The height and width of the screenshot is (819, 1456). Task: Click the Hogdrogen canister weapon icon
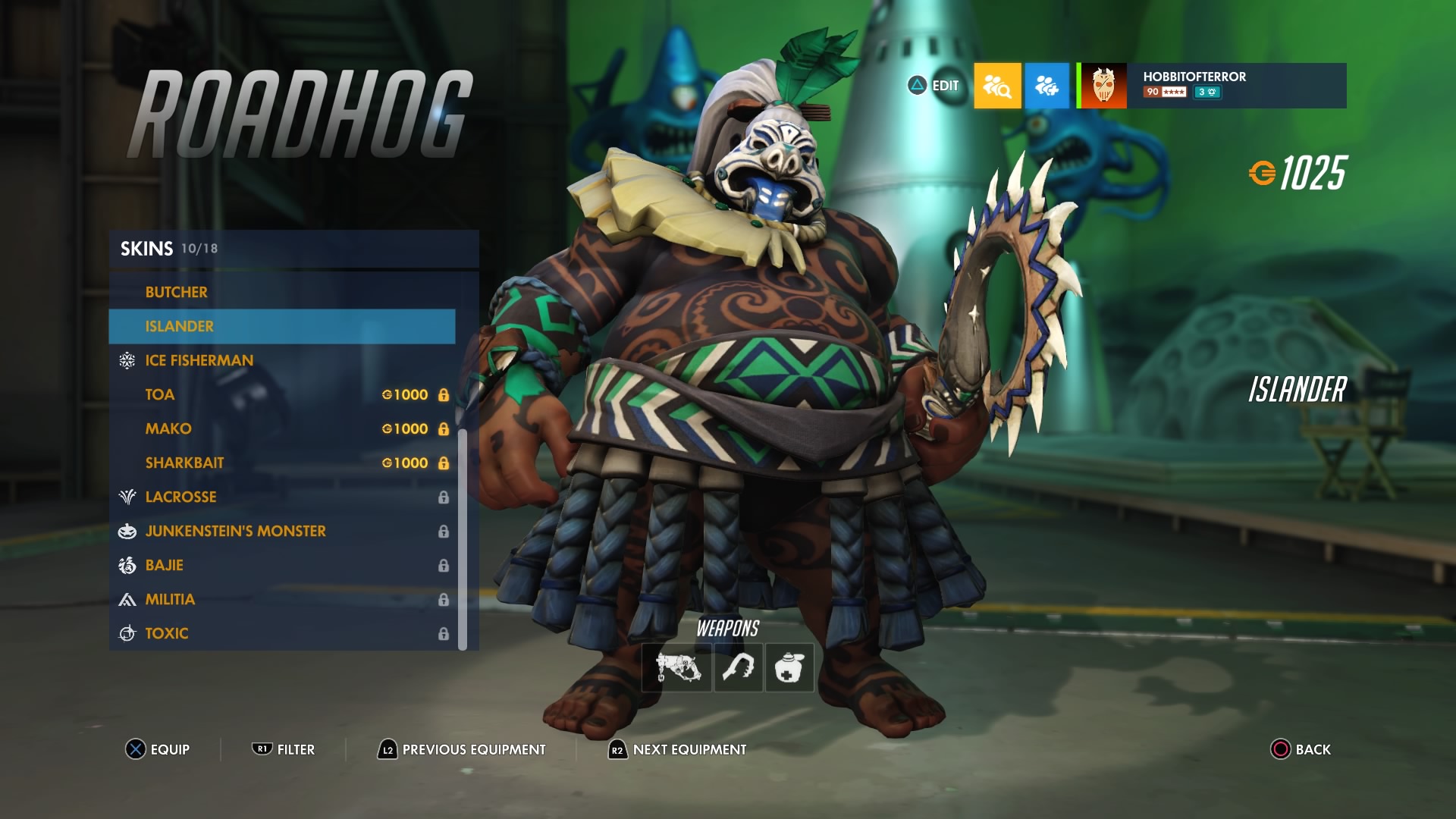pos(789,668)
